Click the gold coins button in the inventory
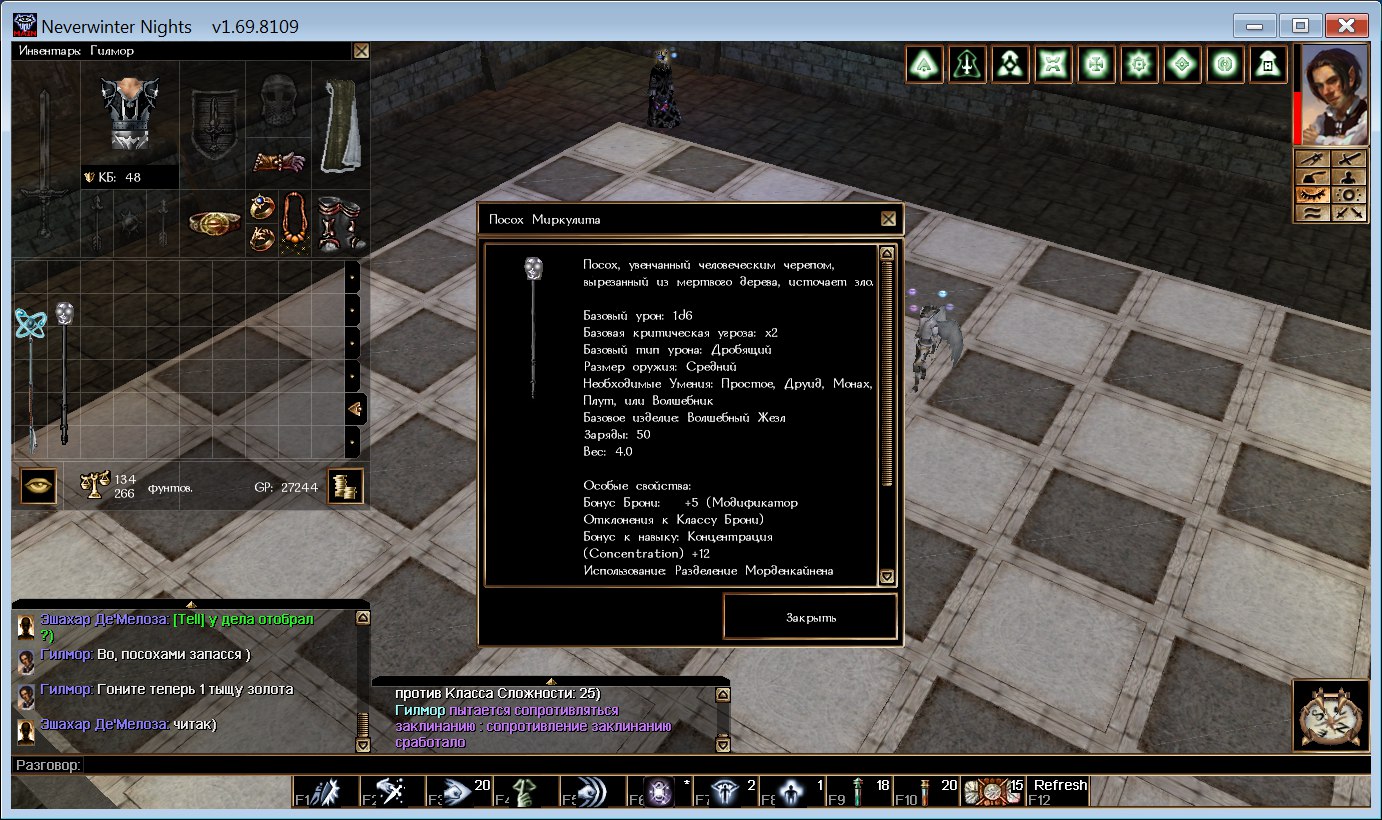The width and height of the screenshot is (1382, 820). pyautogui.click(x=346, y=487)
